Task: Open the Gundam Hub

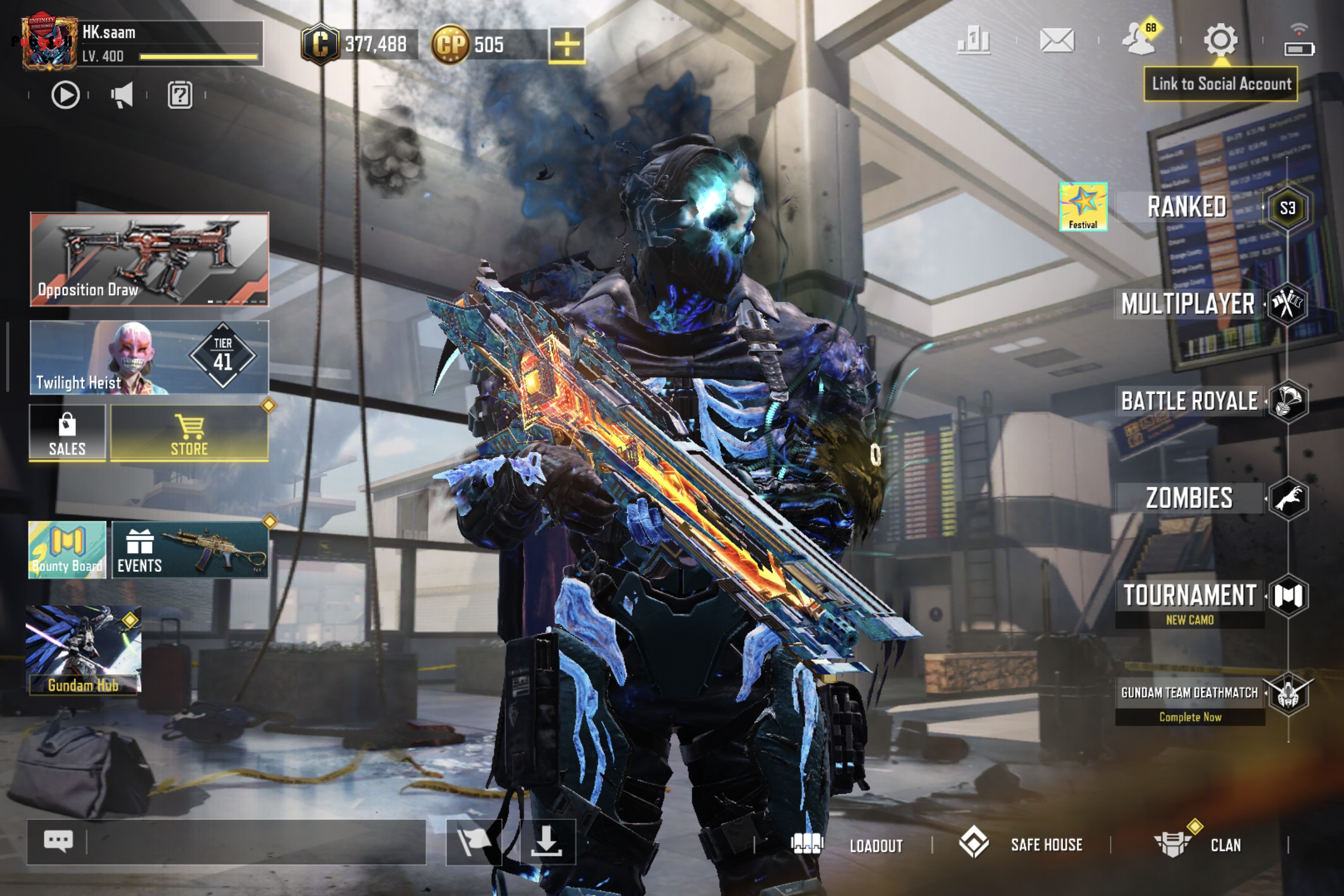Action: click(x=83, y=650)
